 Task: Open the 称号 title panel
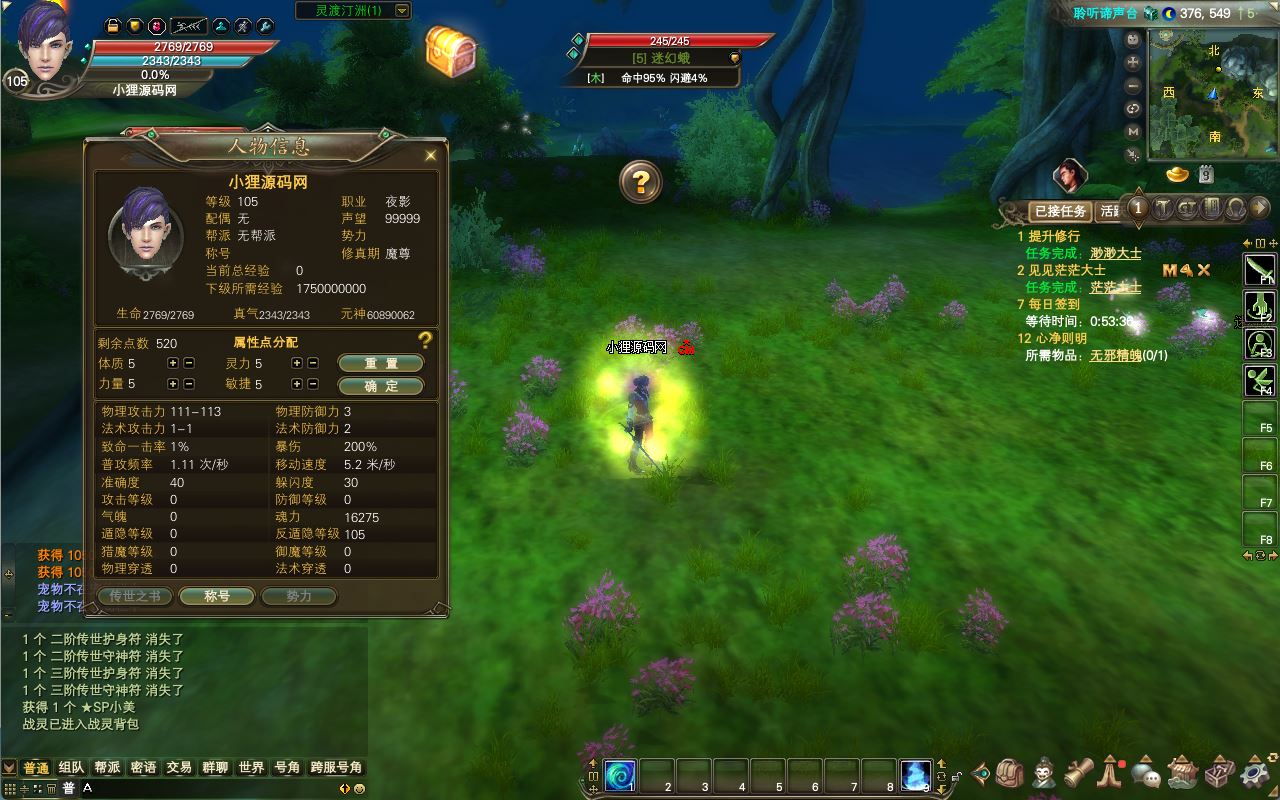(x=217, y=596)
